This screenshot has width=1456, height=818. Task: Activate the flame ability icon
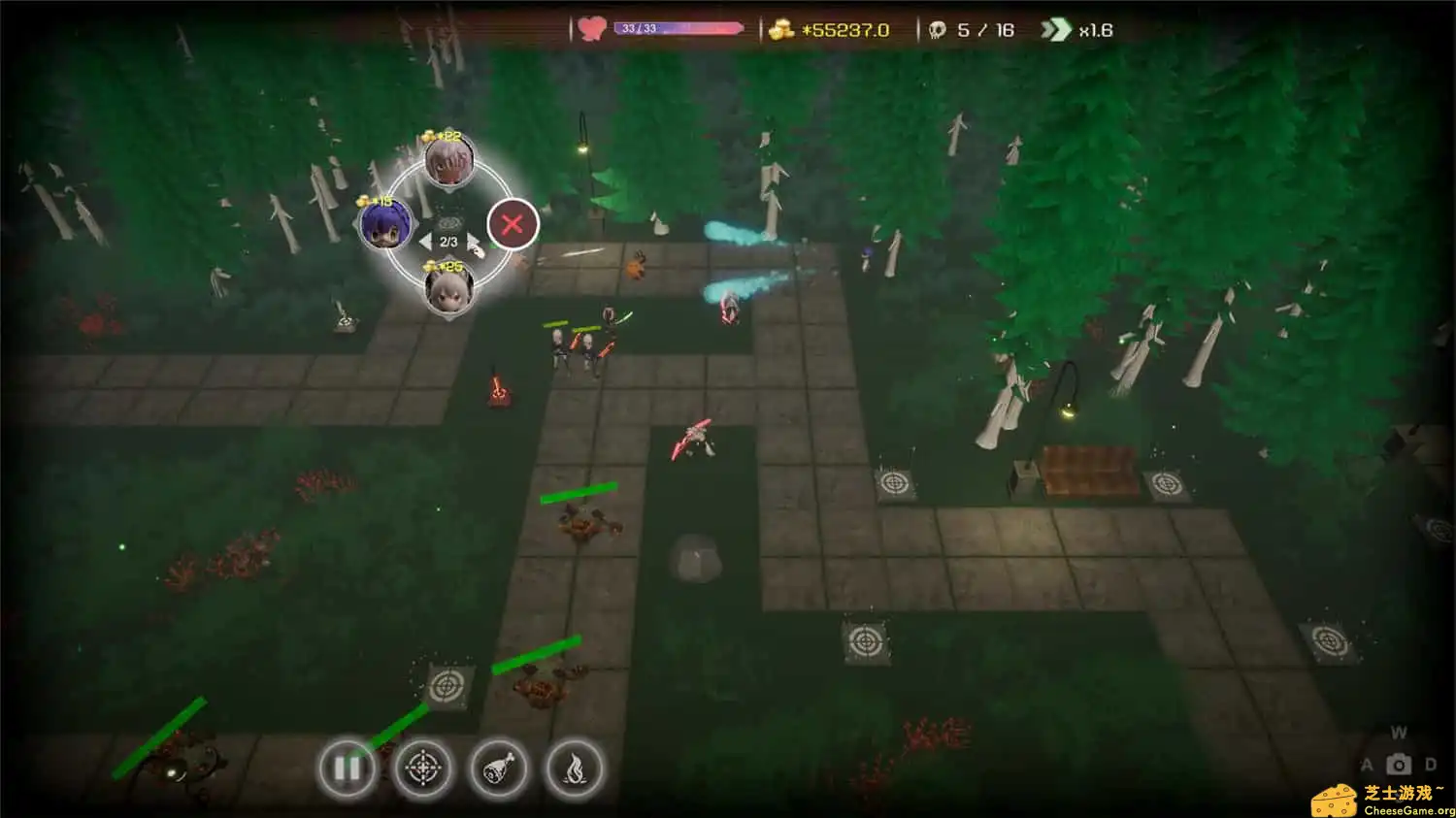[x=575, y=768]
